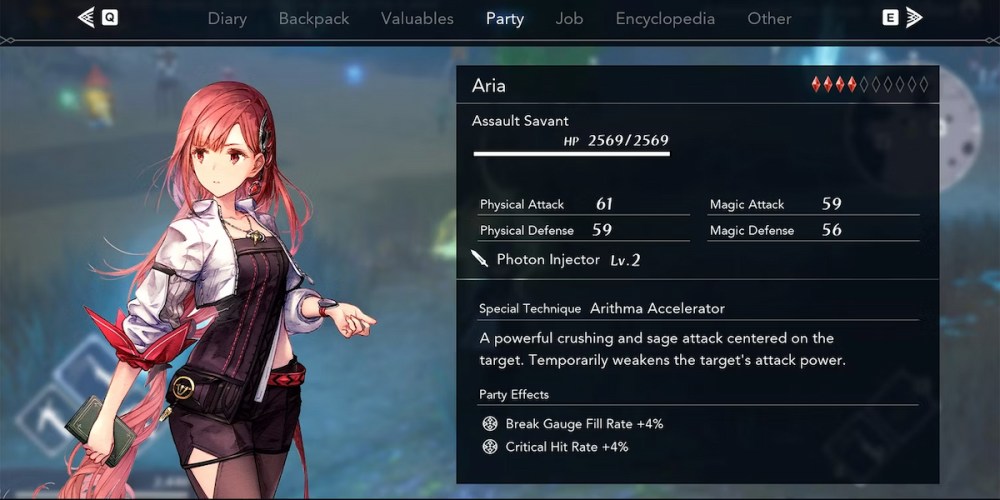
Task: Click the left arrow to previous tab
Action: [87, 17]
